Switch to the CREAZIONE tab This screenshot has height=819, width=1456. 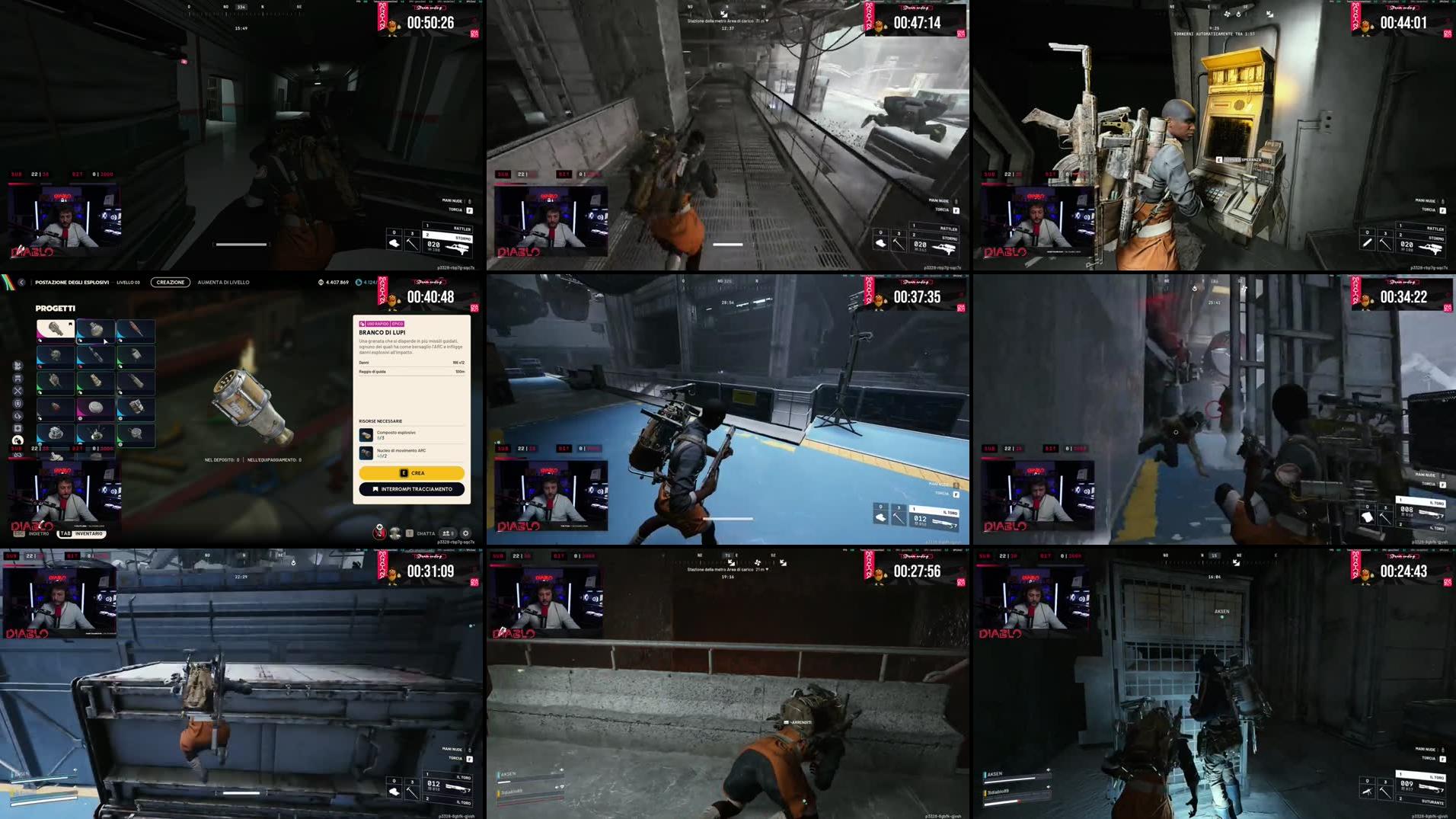pyautogui.click(x=169, y=282)
